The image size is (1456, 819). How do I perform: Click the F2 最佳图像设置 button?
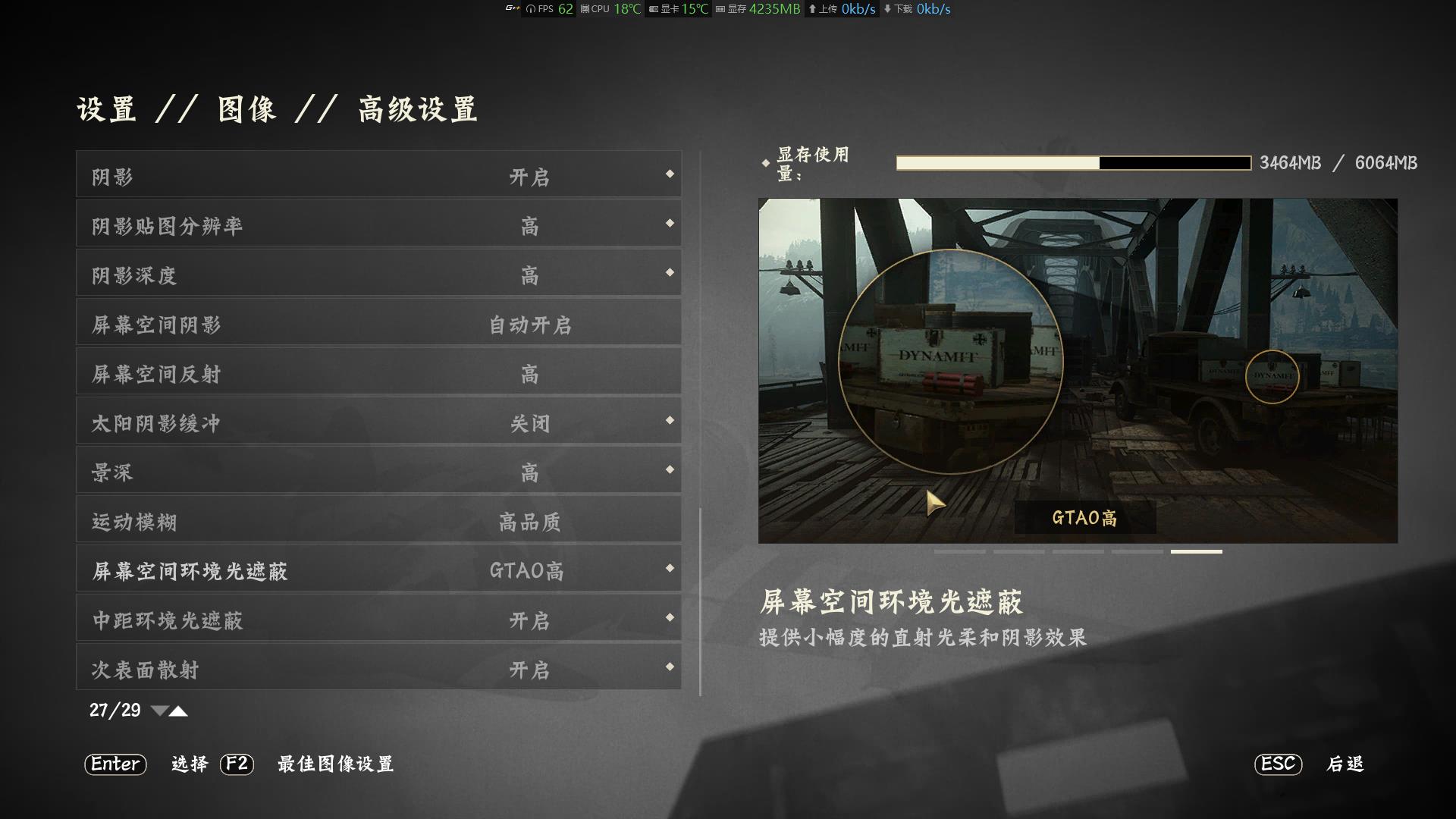point(237,765)
